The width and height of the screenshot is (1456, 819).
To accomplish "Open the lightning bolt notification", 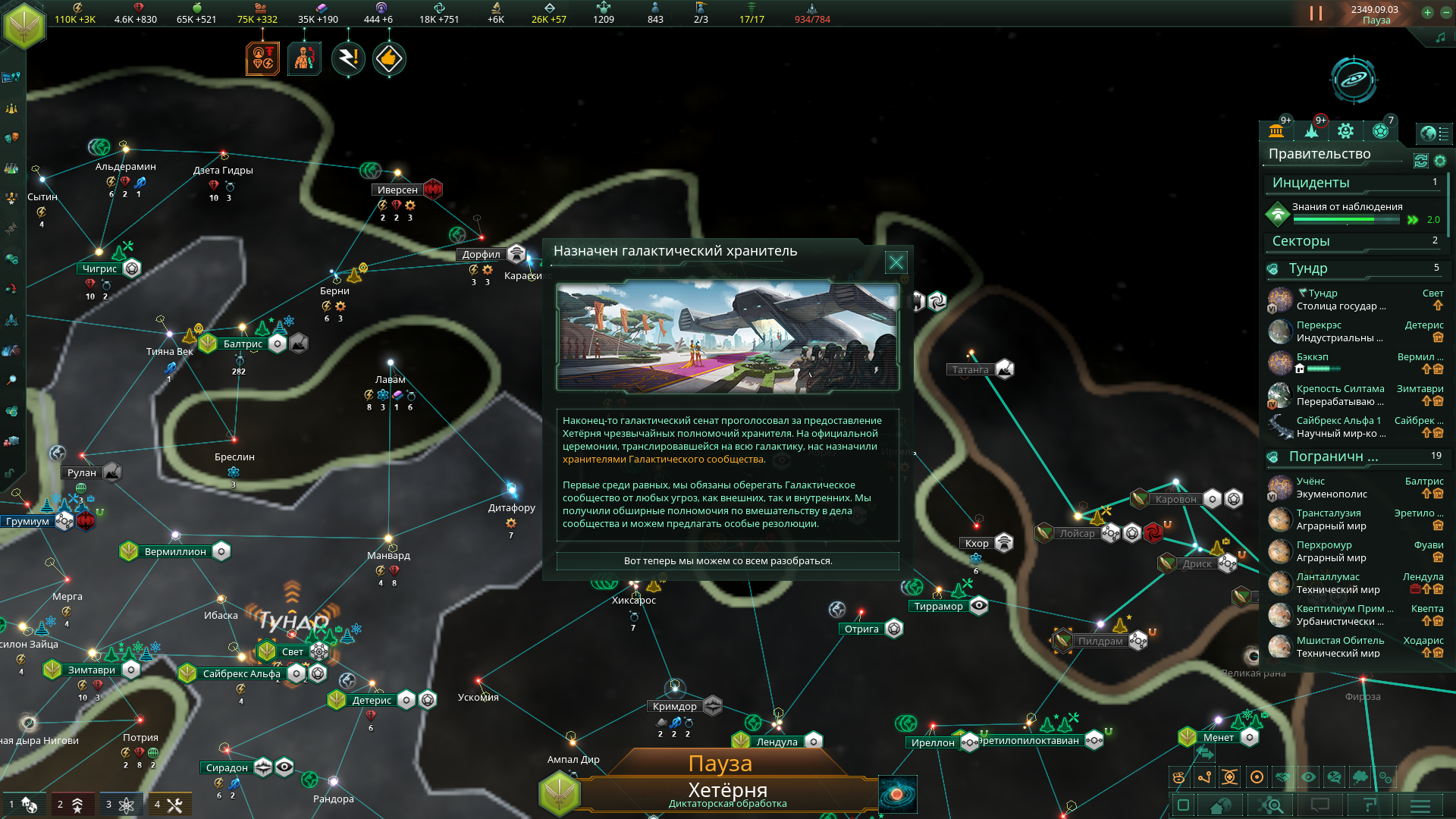I will click(x=348, y=58).
